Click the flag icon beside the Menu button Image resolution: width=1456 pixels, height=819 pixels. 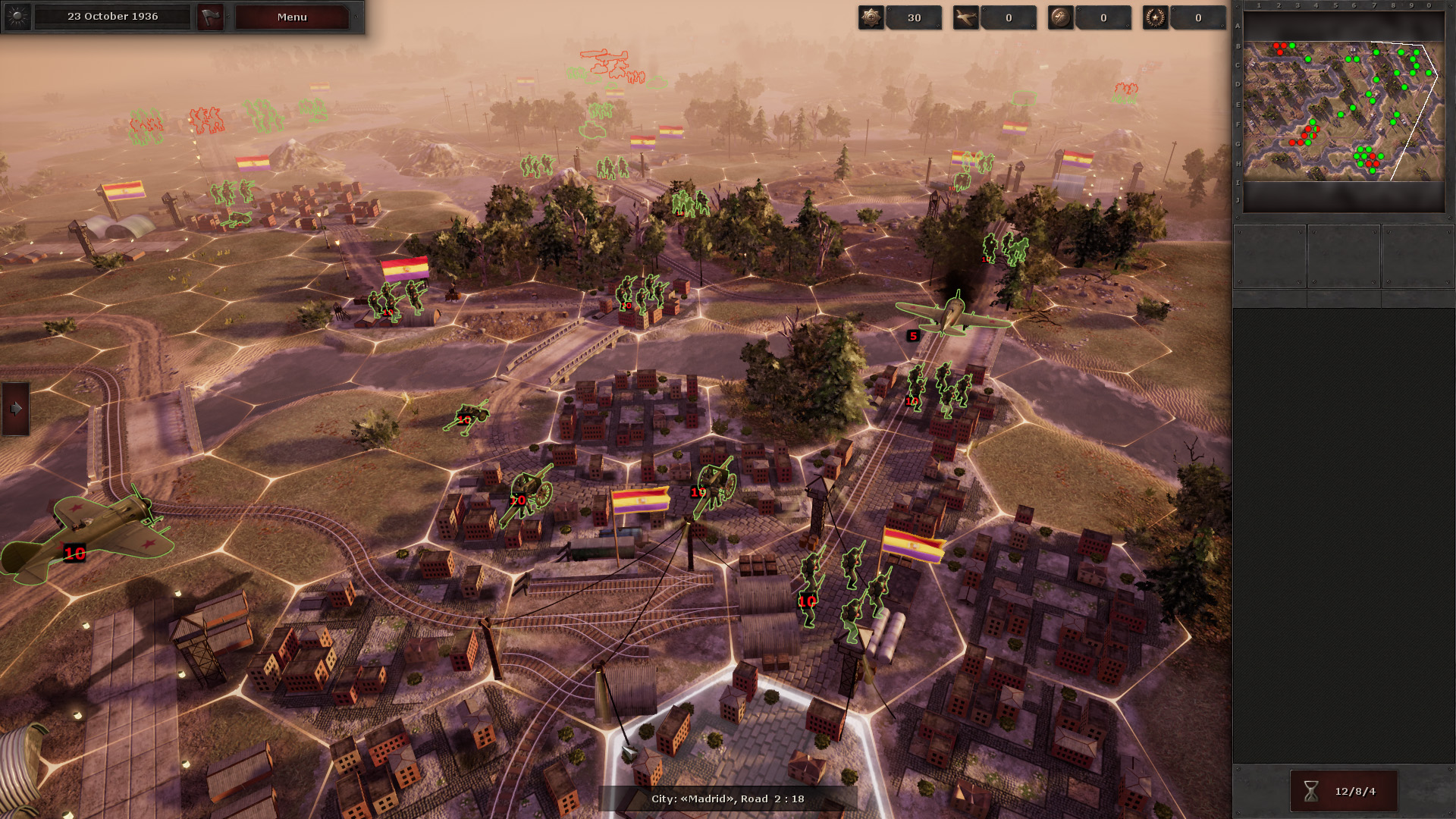[x=210, y=17]
